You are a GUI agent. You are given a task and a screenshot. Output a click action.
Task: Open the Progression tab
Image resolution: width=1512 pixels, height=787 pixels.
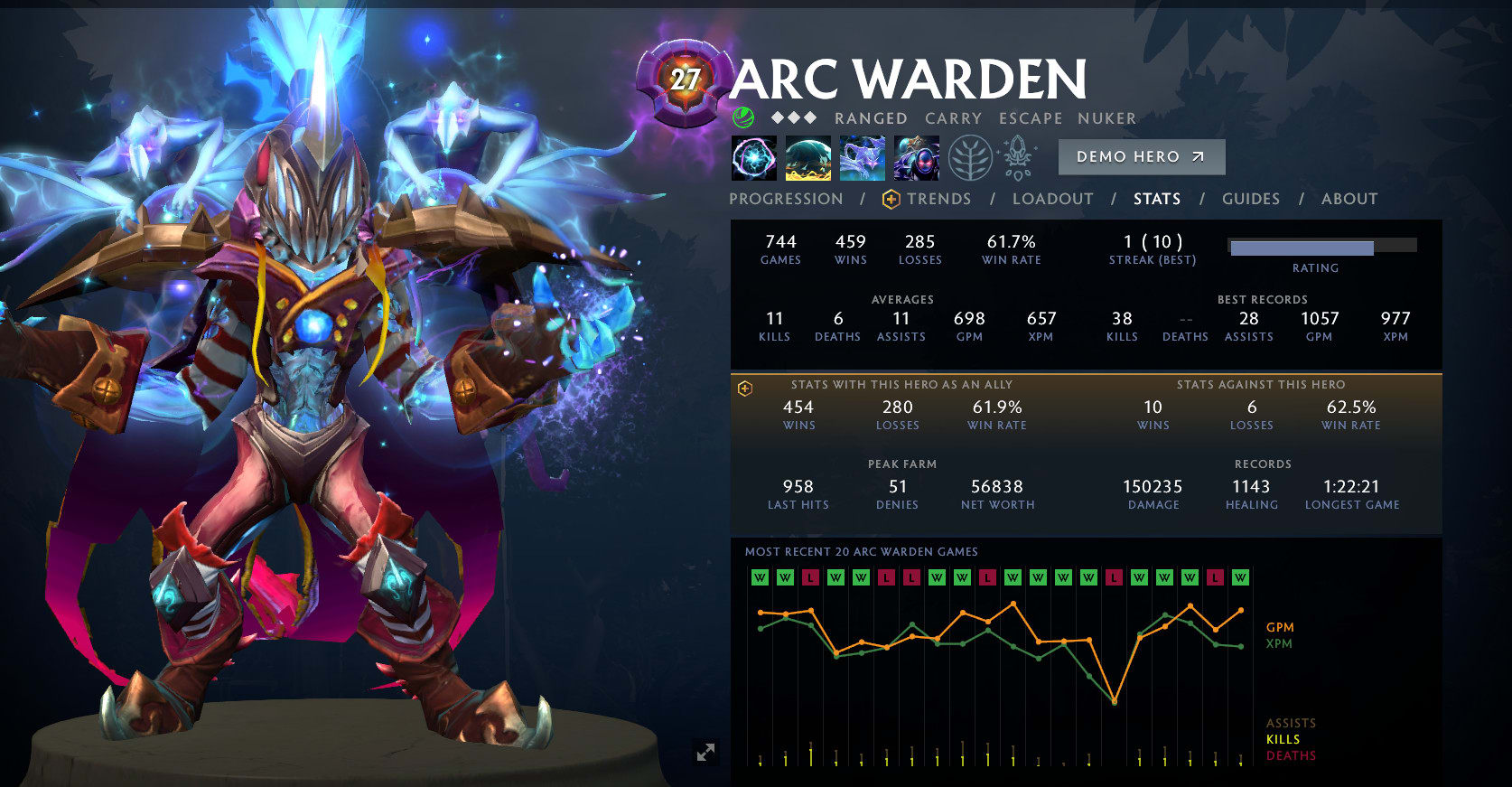(786, 199)
